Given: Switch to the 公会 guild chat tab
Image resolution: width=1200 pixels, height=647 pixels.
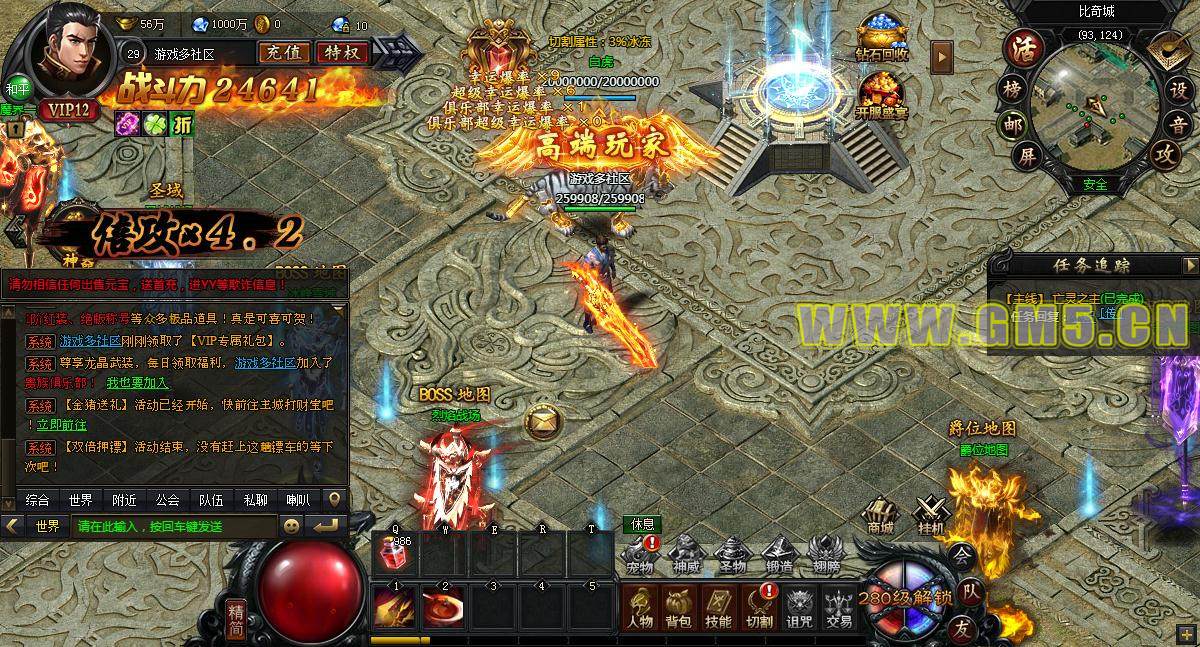Looking at the screenshot, I should coord(167,500).
